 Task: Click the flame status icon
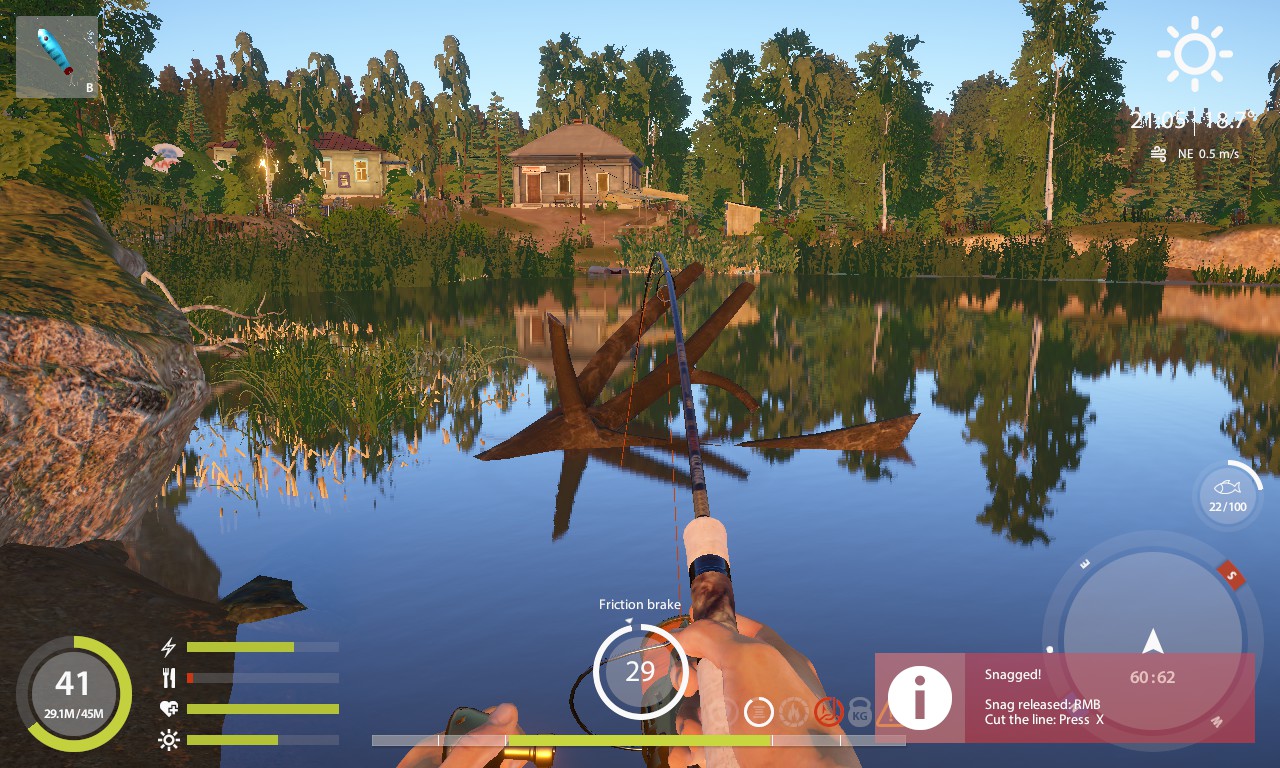tap(794, 712)
